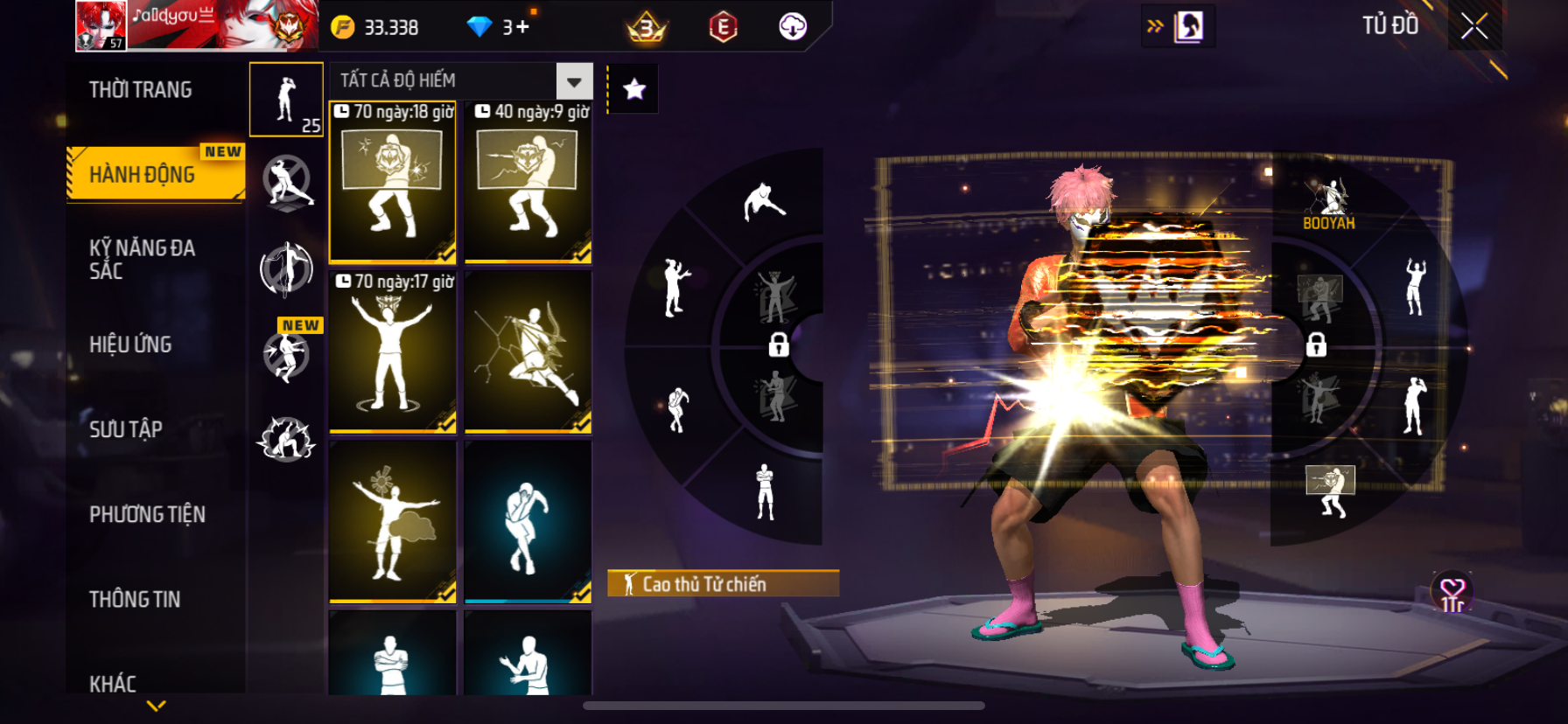Open the download cloud icon

click(x=793, y=27)
